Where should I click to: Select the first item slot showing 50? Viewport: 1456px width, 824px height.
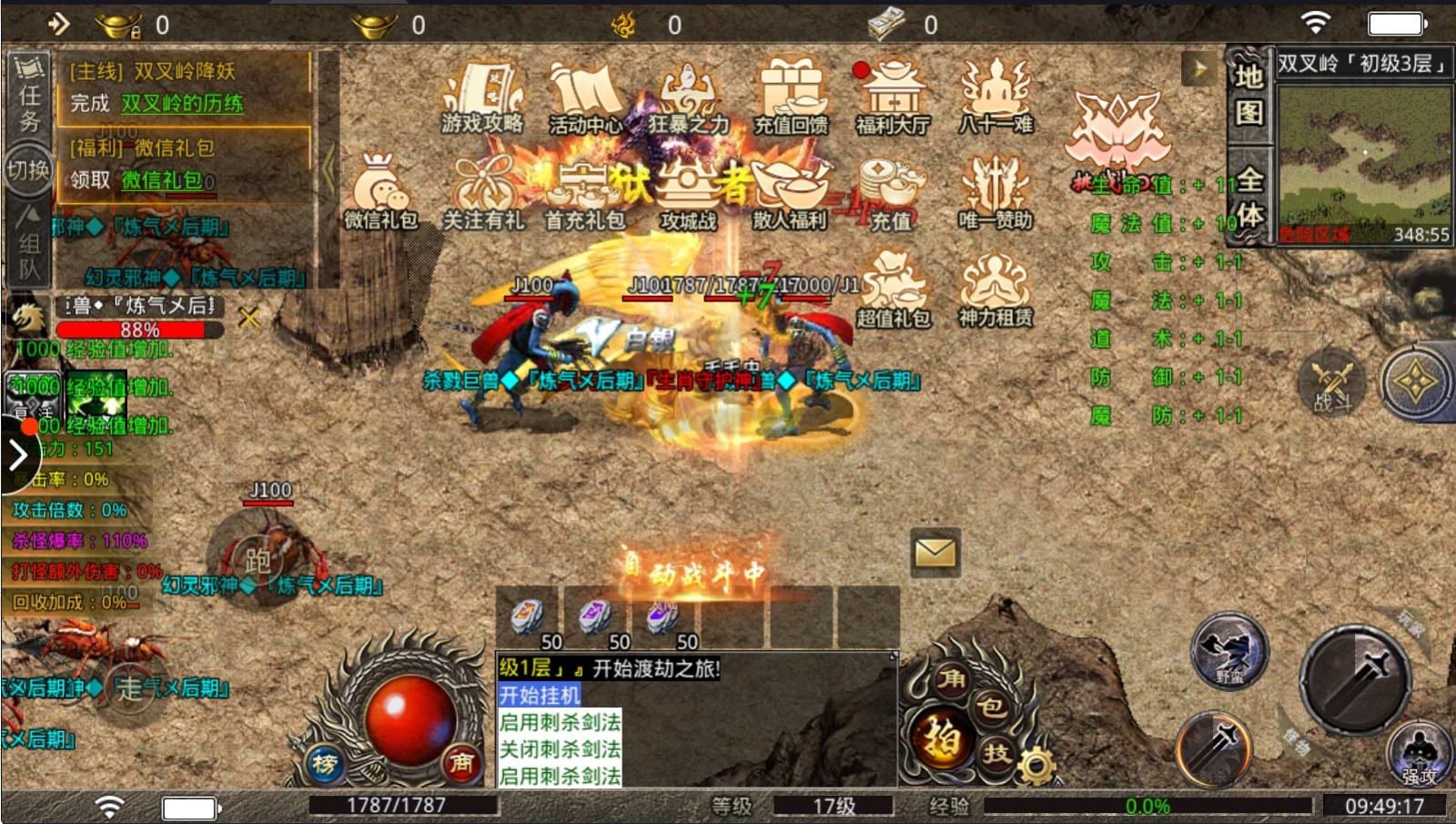click(530, 615)
